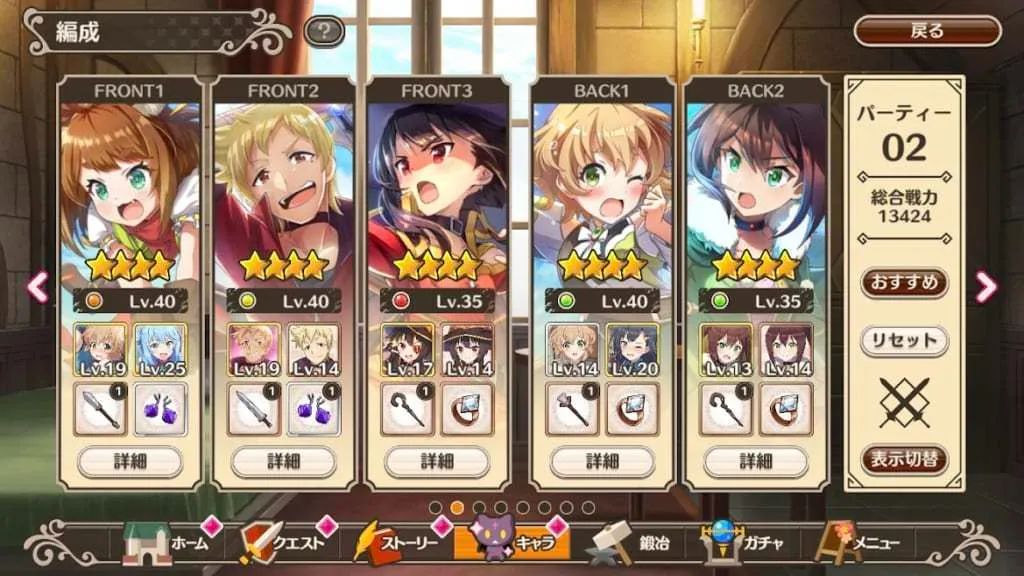Click the リセット reset button

coord(903,340)
